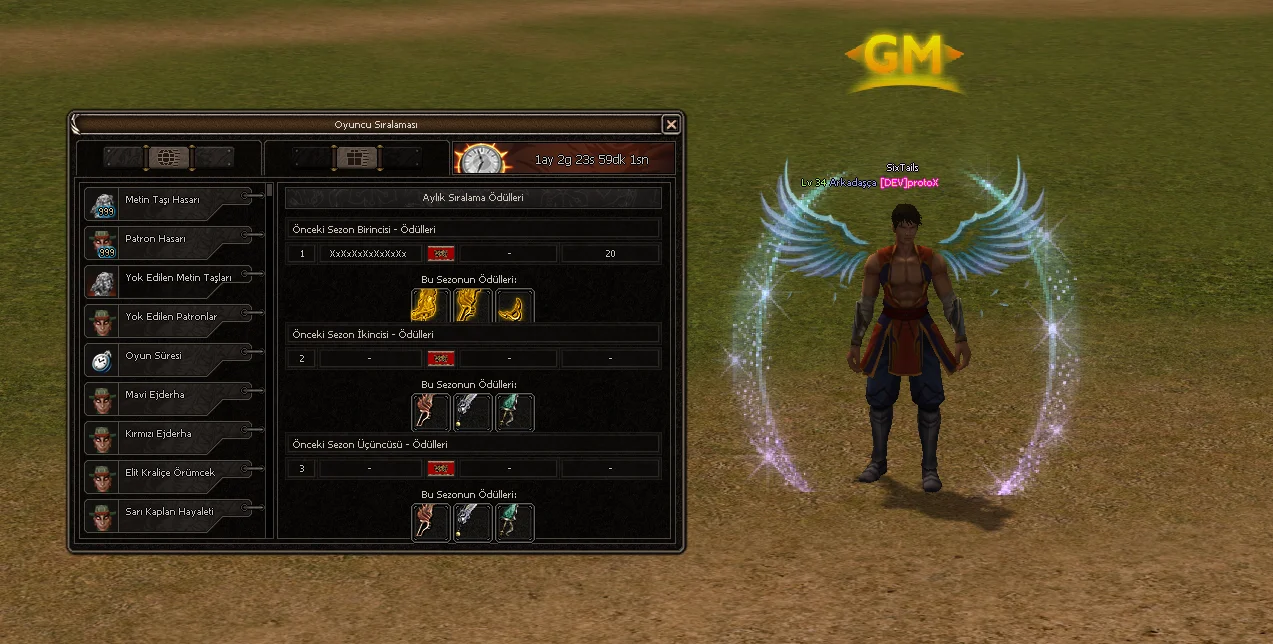Click the golden crescent first-place reward

pos(515,306)
